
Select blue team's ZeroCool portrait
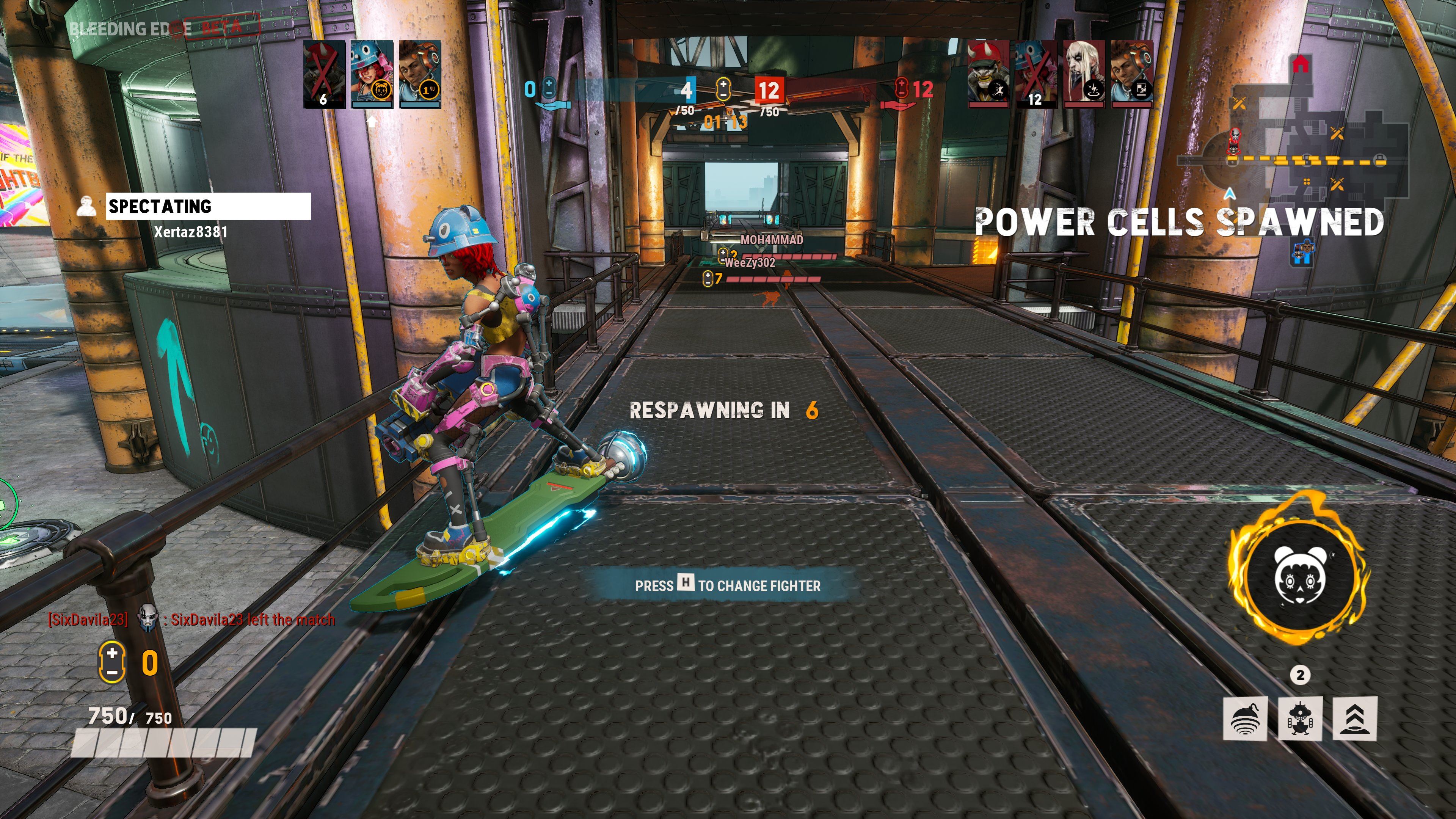420,74
